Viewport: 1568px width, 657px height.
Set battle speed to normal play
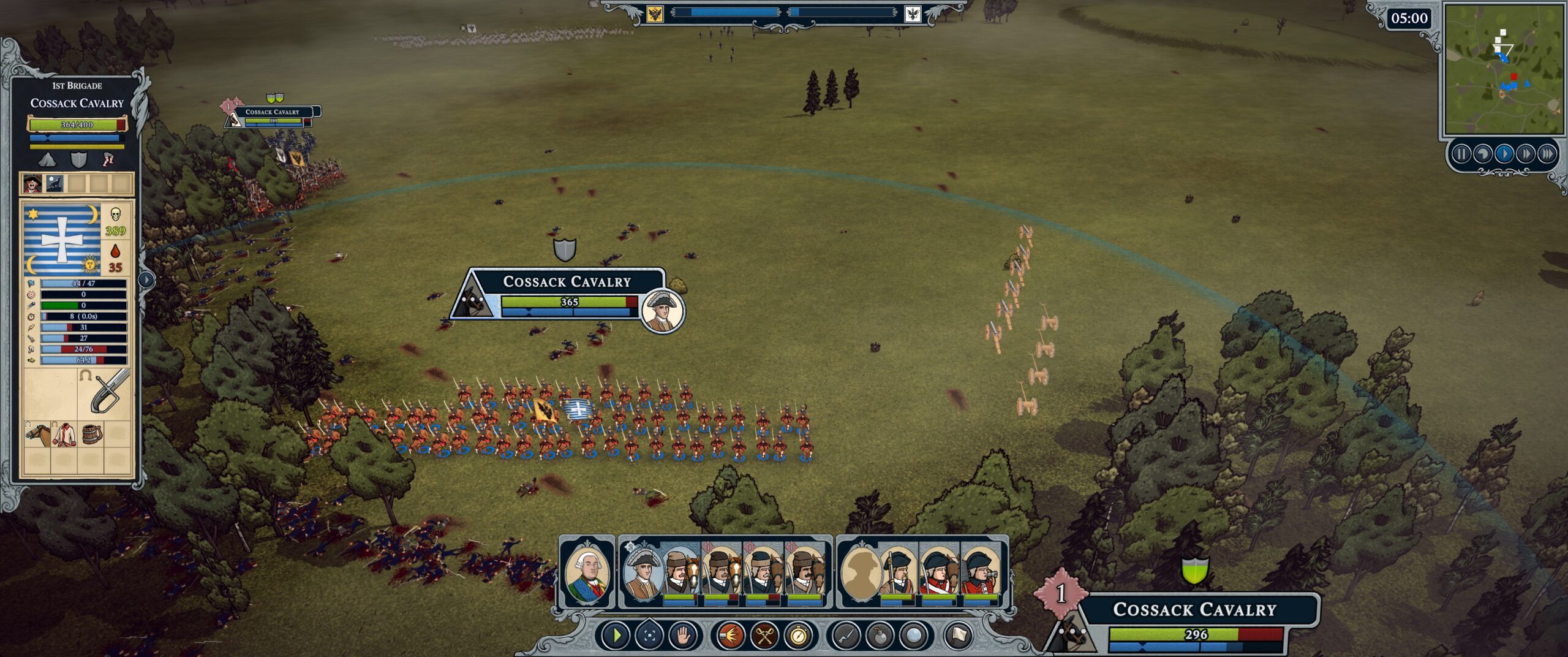pyautogui.click(x=1504, y=154)
